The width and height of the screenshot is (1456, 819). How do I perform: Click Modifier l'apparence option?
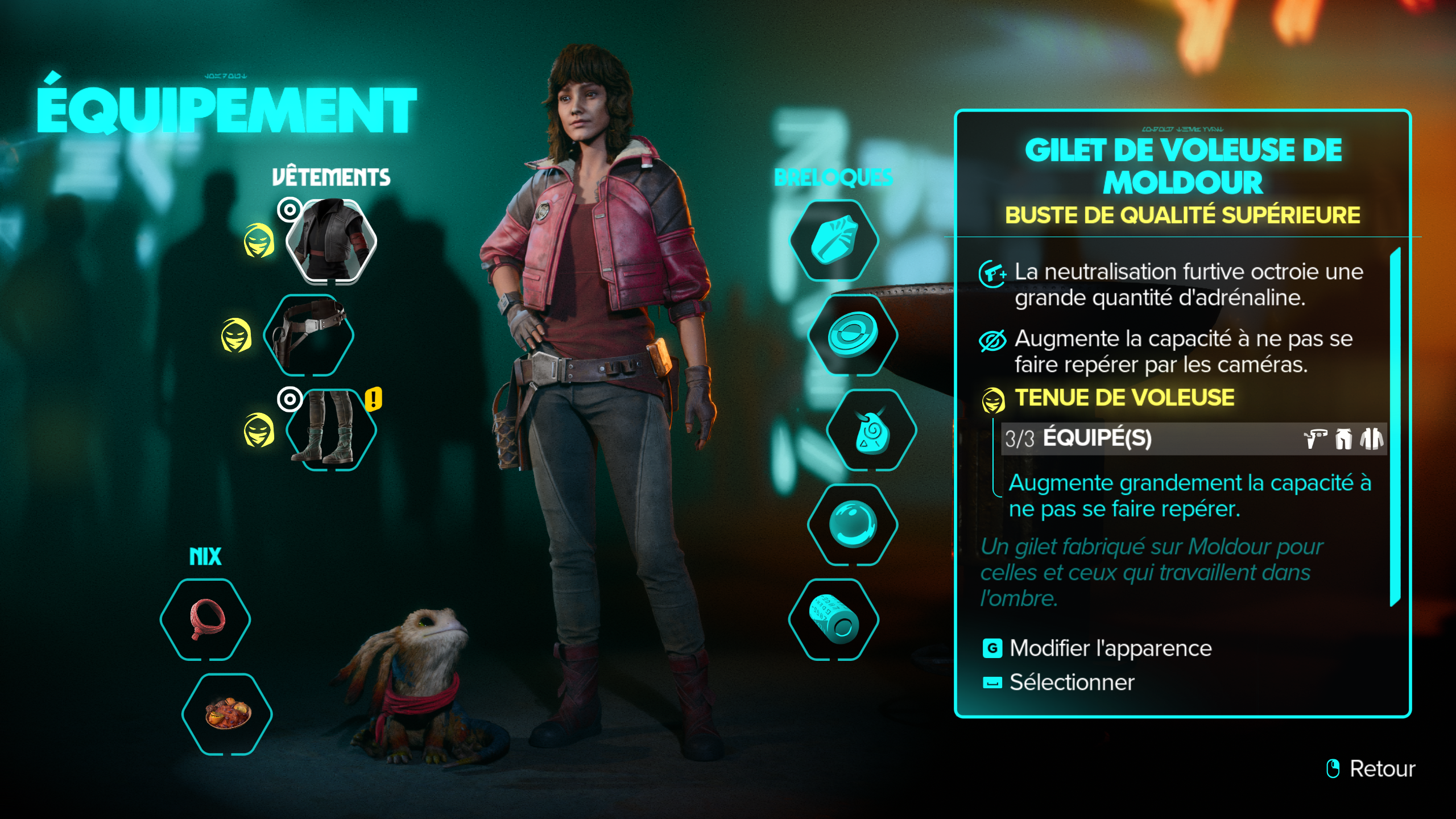(x=1110, y=648)
